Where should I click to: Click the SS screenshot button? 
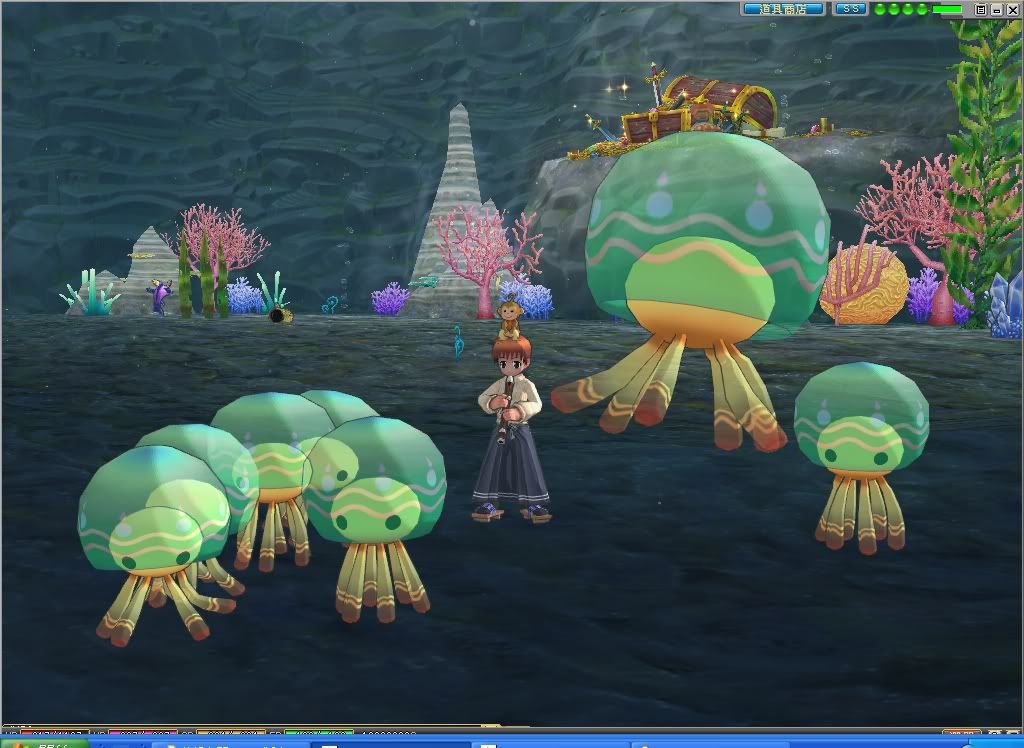850,9
